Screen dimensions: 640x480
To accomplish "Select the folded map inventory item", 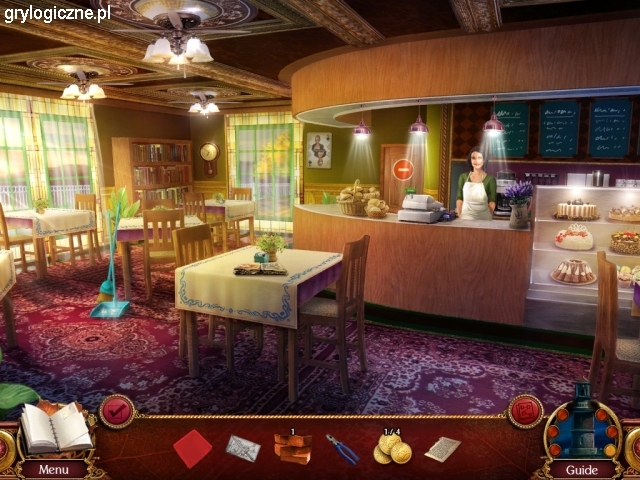I will 242,448.
